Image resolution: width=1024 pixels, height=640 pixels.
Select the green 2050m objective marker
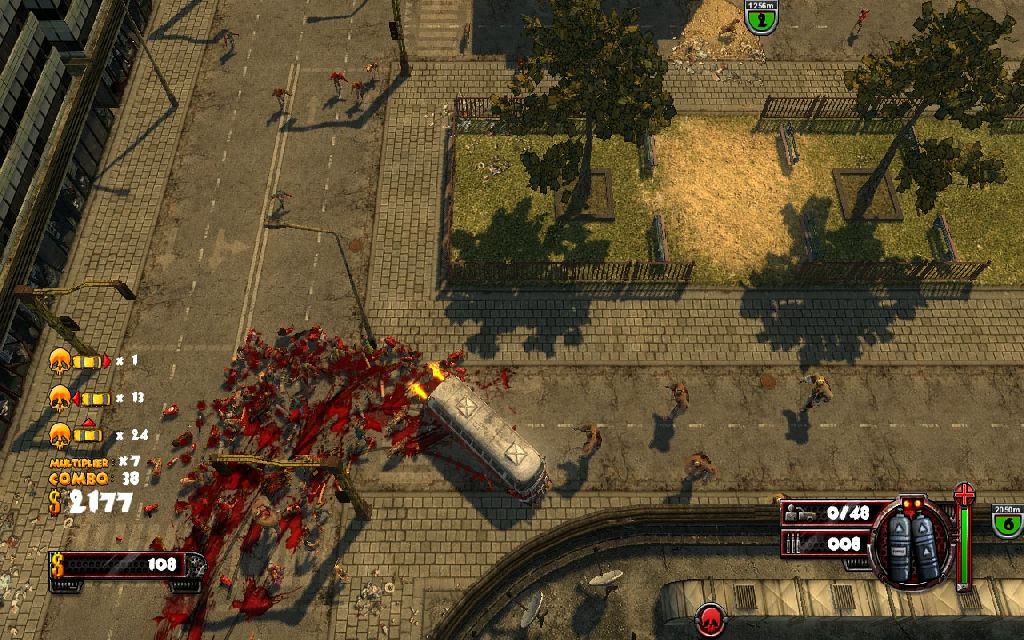click(x=1007, y=519)
